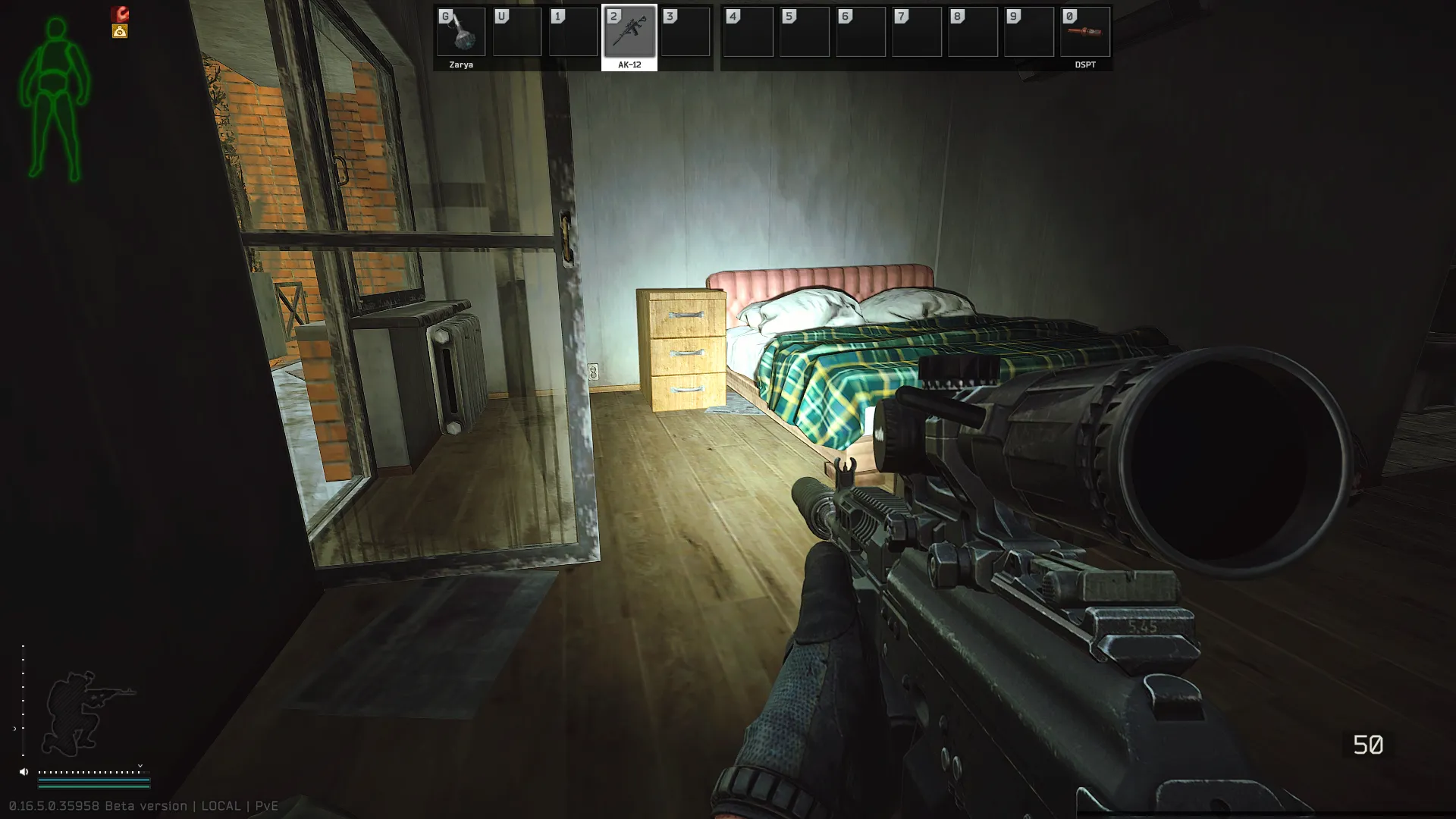Select the DSPT item in slot 0
This screenshot has height=819, width=1456.
[x=1085, y=33]
